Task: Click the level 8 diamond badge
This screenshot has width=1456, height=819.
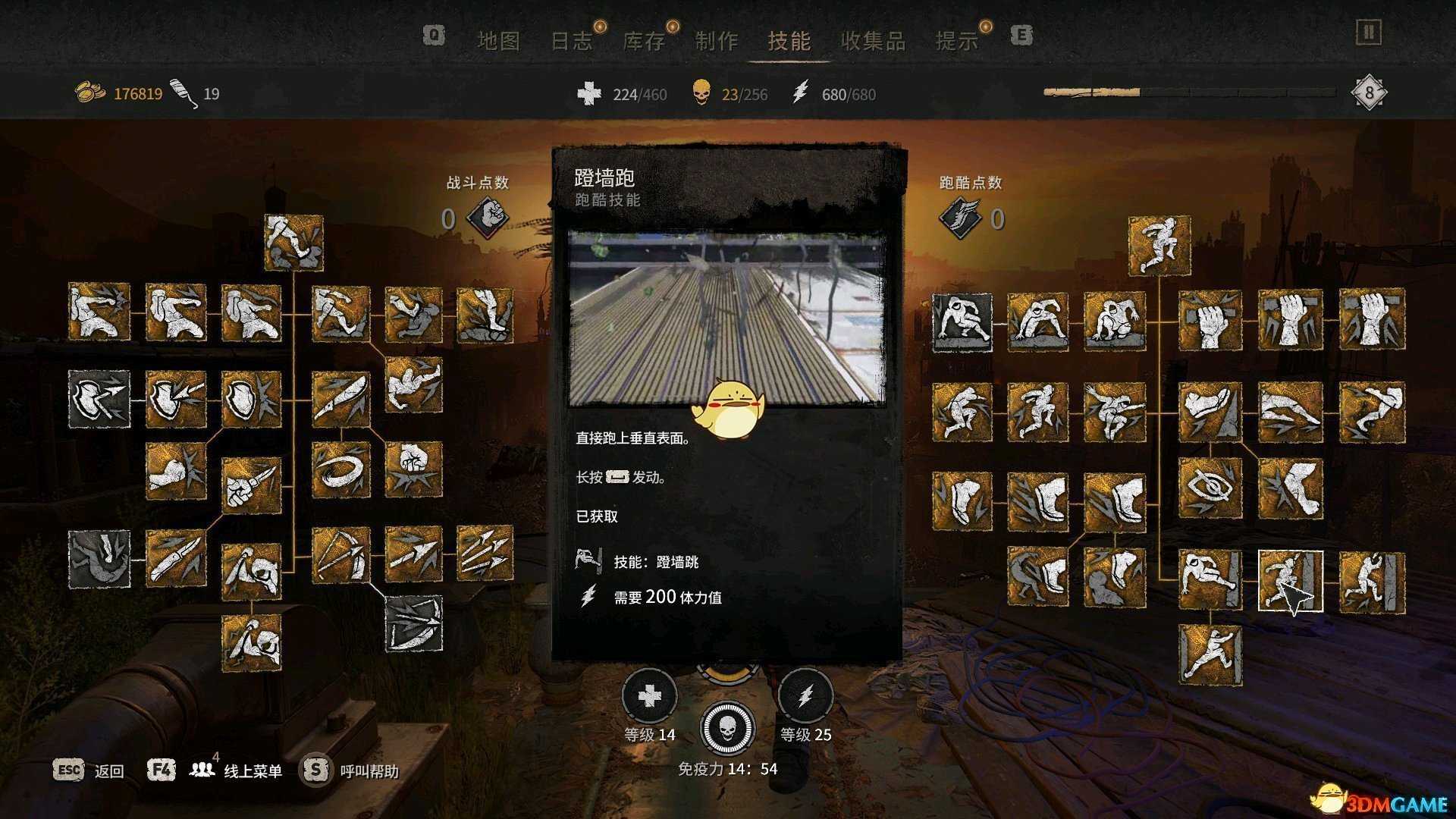Action: pyautogui.click(x=1367, y=93)
